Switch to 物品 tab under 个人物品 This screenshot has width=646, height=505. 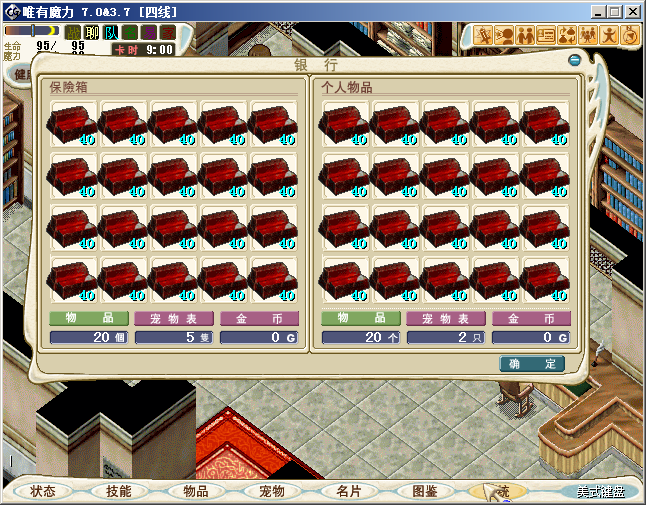point(360,318)
